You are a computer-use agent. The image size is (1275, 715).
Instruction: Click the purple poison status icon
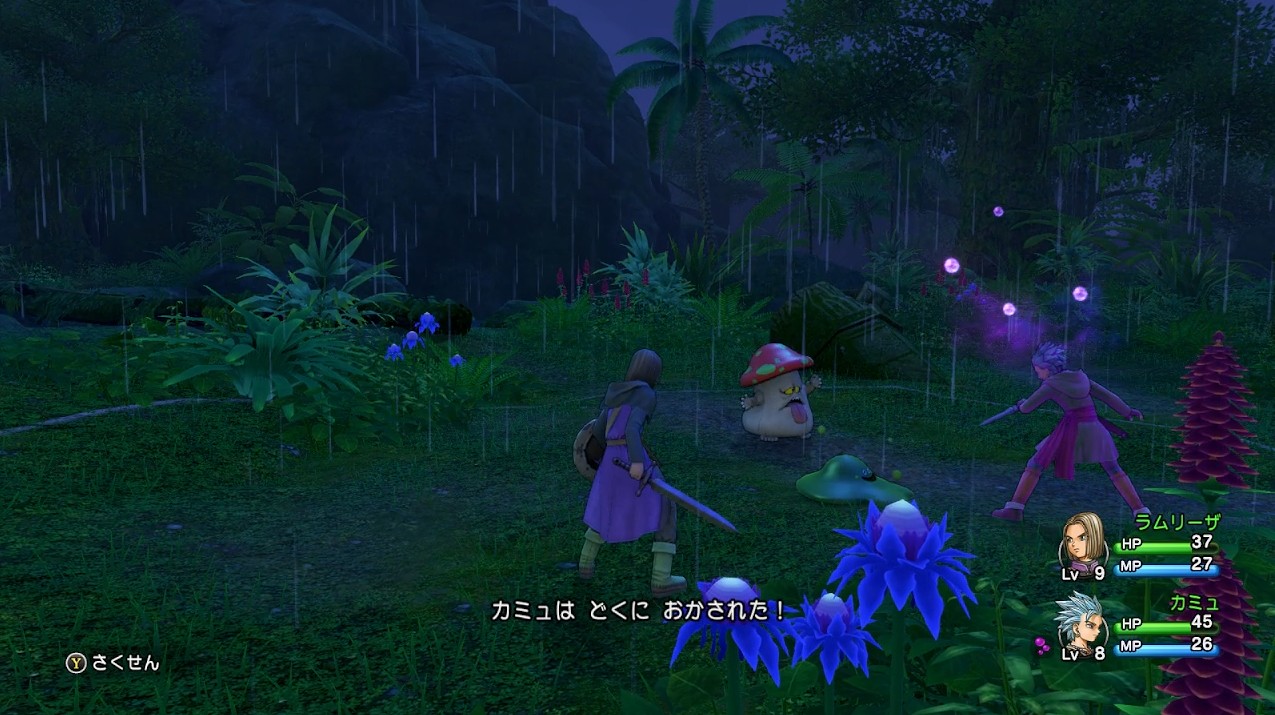[1043, 647]
